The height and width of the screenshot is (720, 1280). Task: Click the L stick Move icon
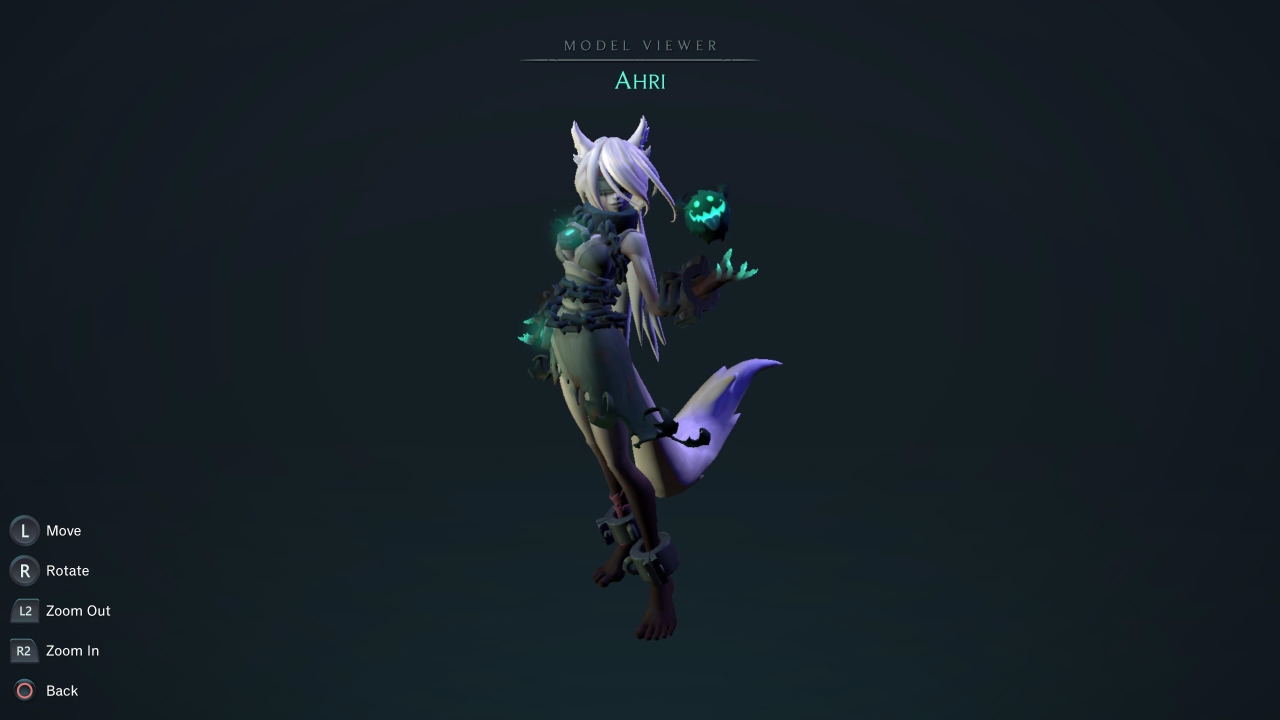coord(24,530)
